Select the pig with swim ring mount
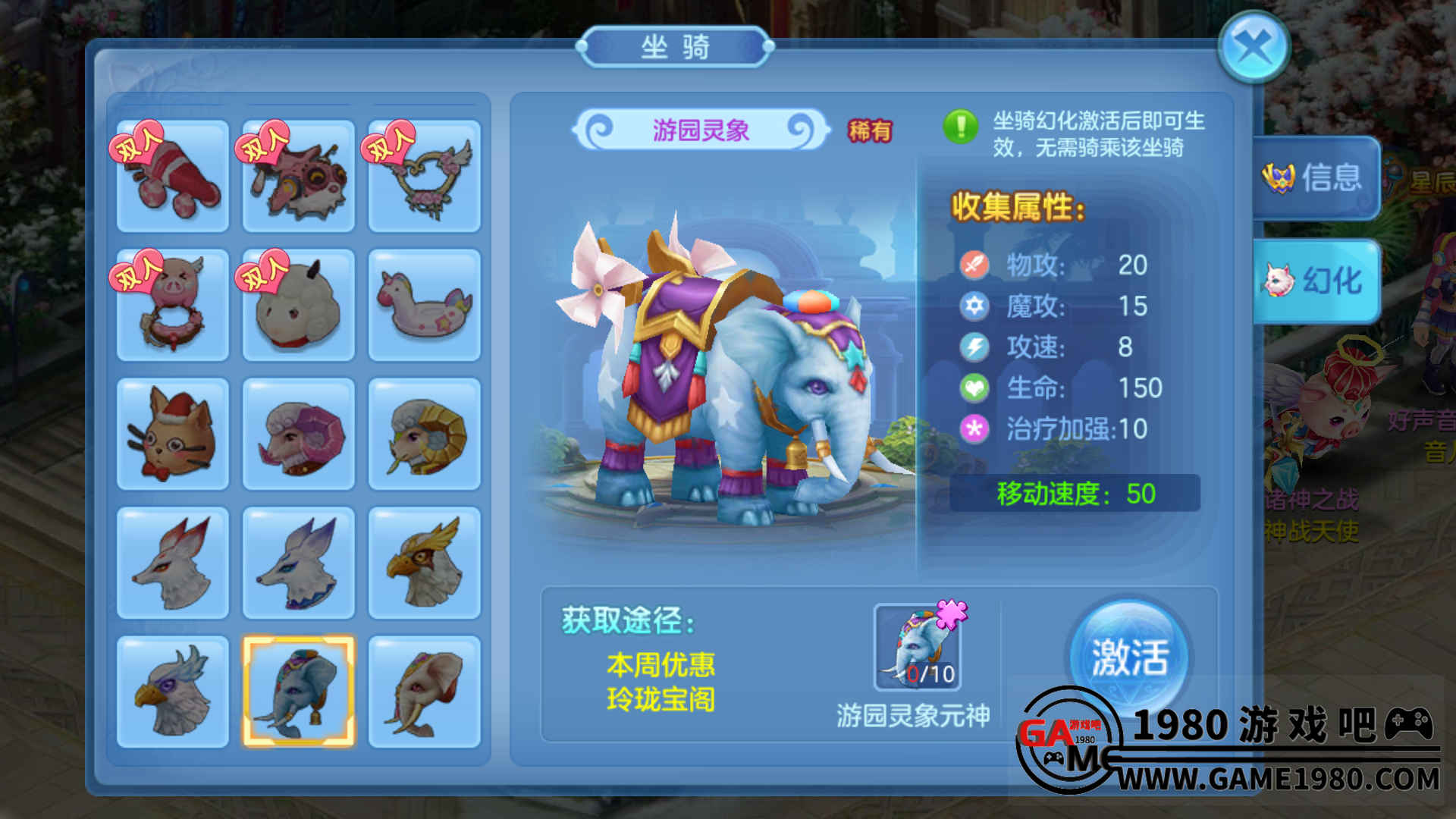 pos(173,305)
